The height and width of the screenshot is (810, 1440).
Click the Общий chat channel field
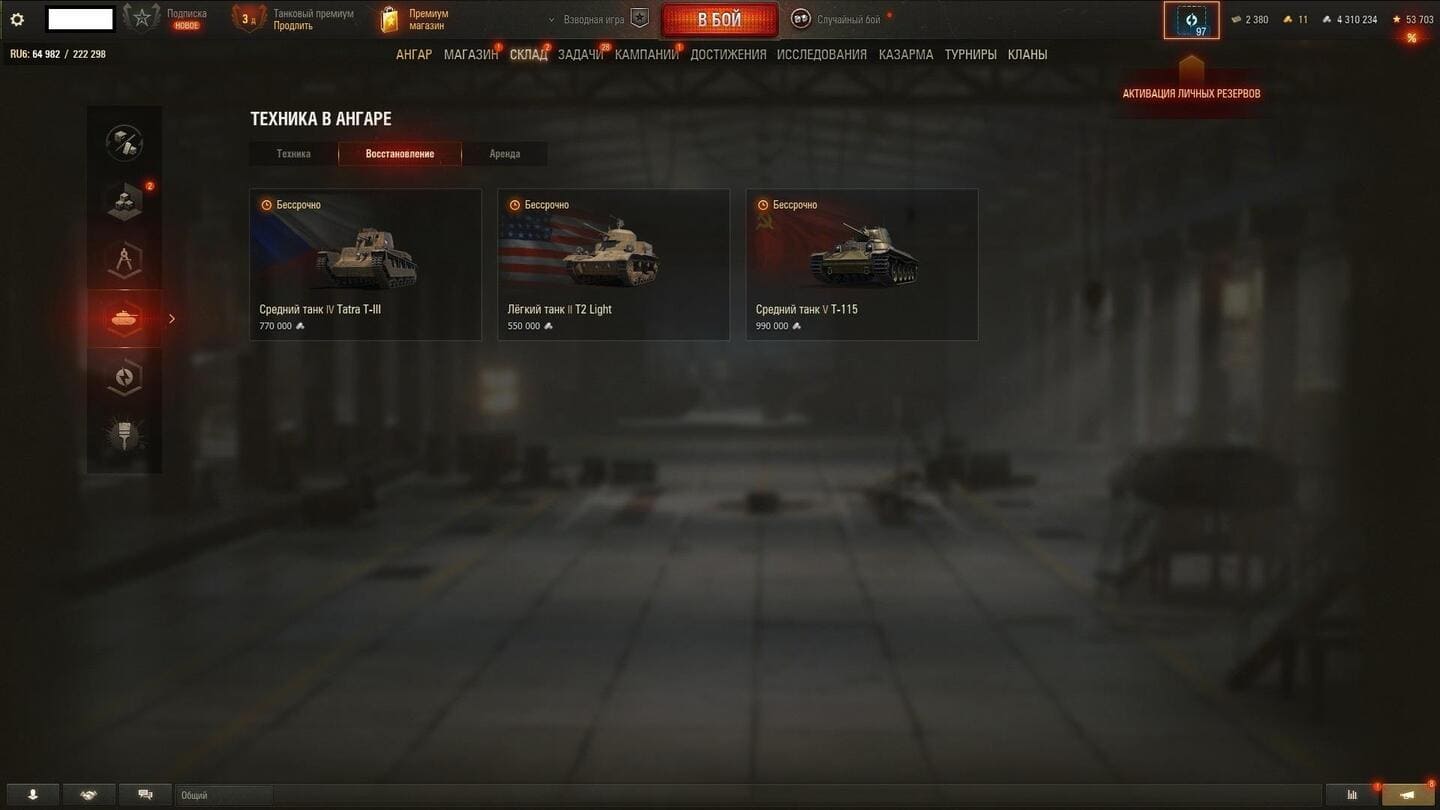224,795
